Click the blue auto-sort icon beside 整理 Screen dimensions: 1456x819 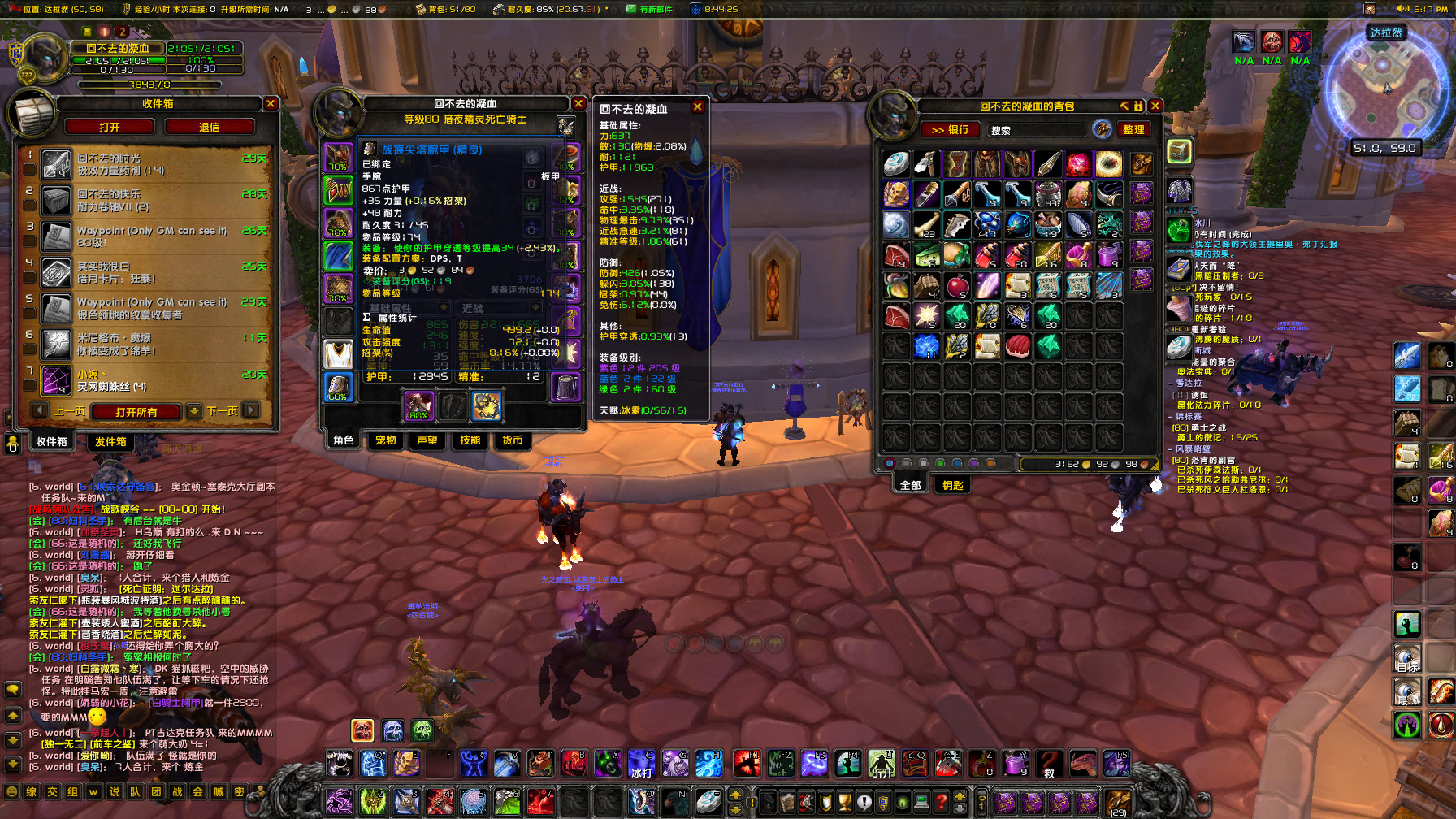1103,130
